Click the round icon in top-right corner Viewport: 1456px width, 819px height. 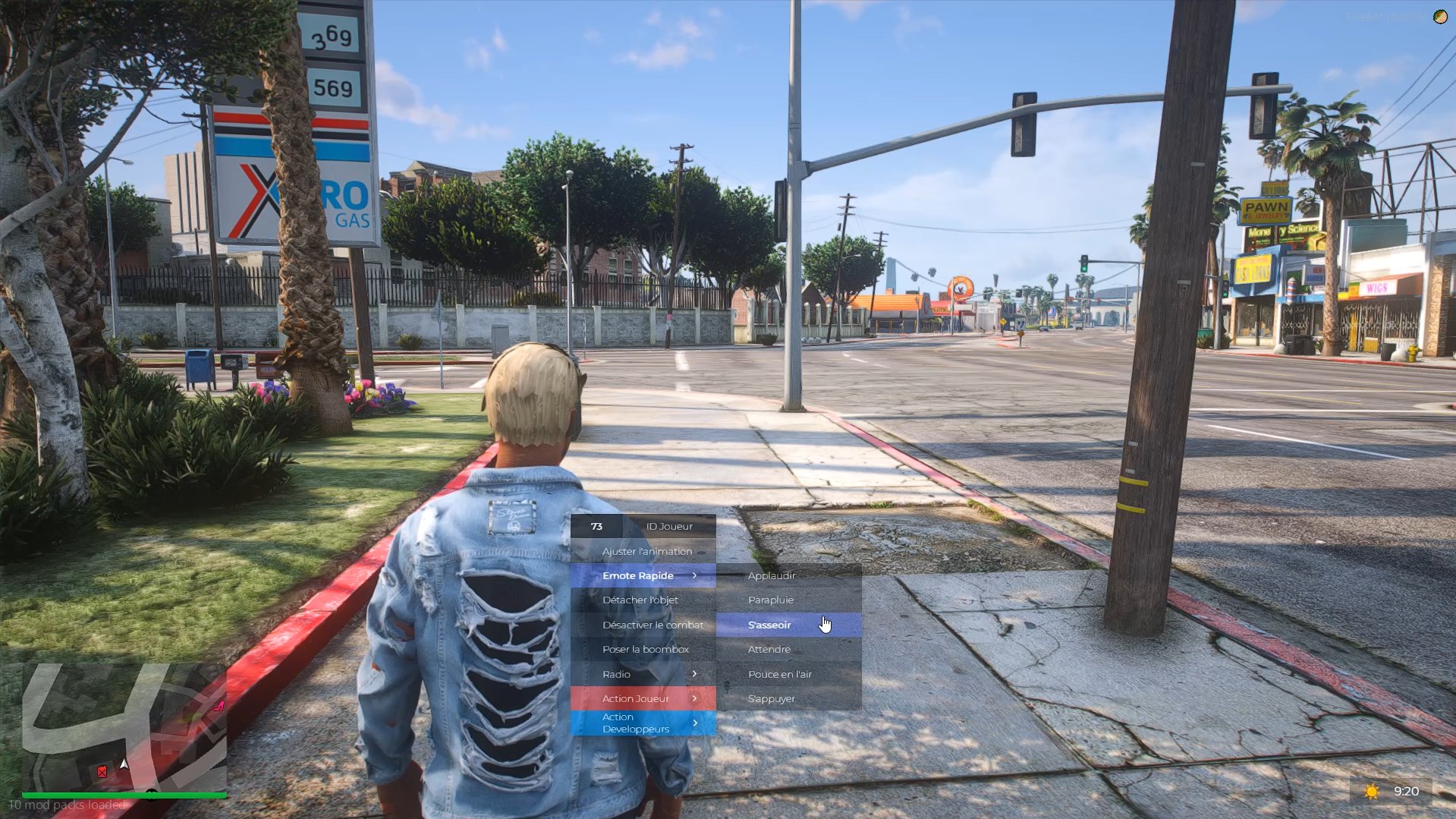click(x=1439, y=17)
